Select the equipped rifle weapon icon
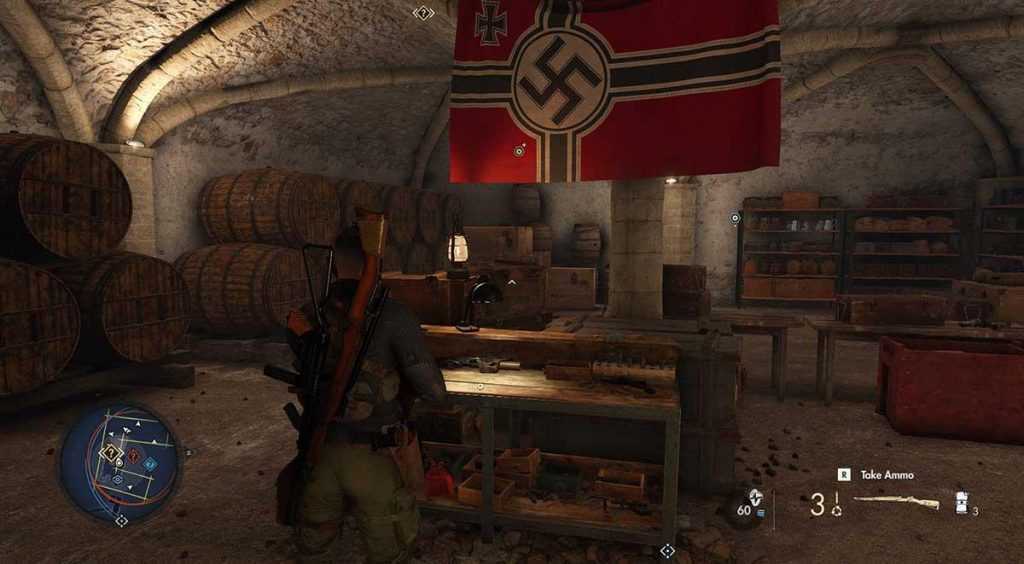This screenshot has width=1024, height=564. (x=896, y=503)
